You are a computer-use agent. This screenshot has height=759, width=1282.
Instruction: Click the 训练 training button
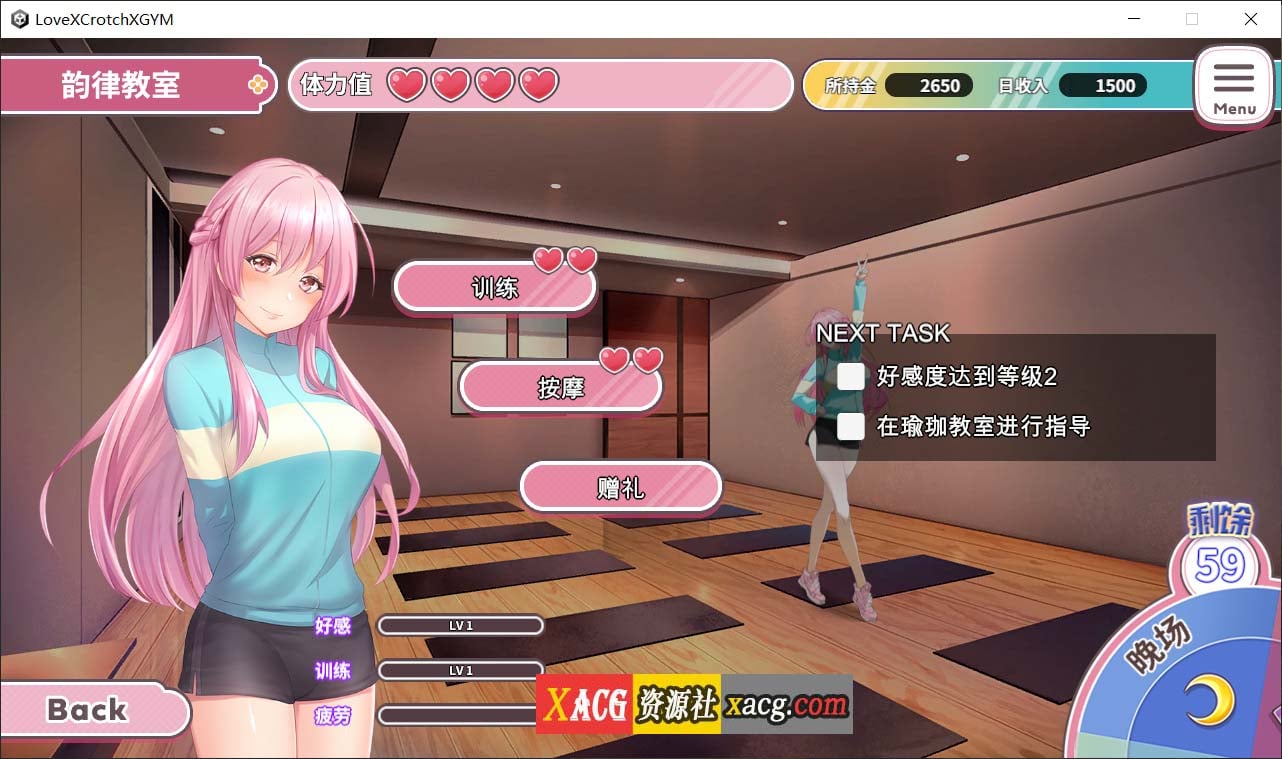495,287
